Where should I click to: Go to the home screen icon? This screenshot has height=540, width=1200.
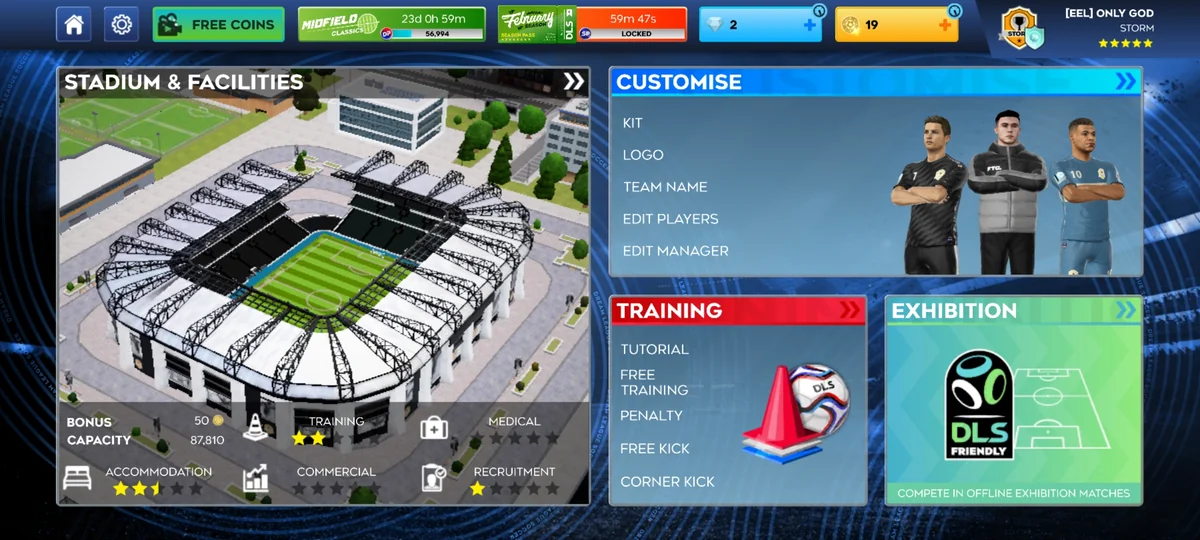click(73, 24)
